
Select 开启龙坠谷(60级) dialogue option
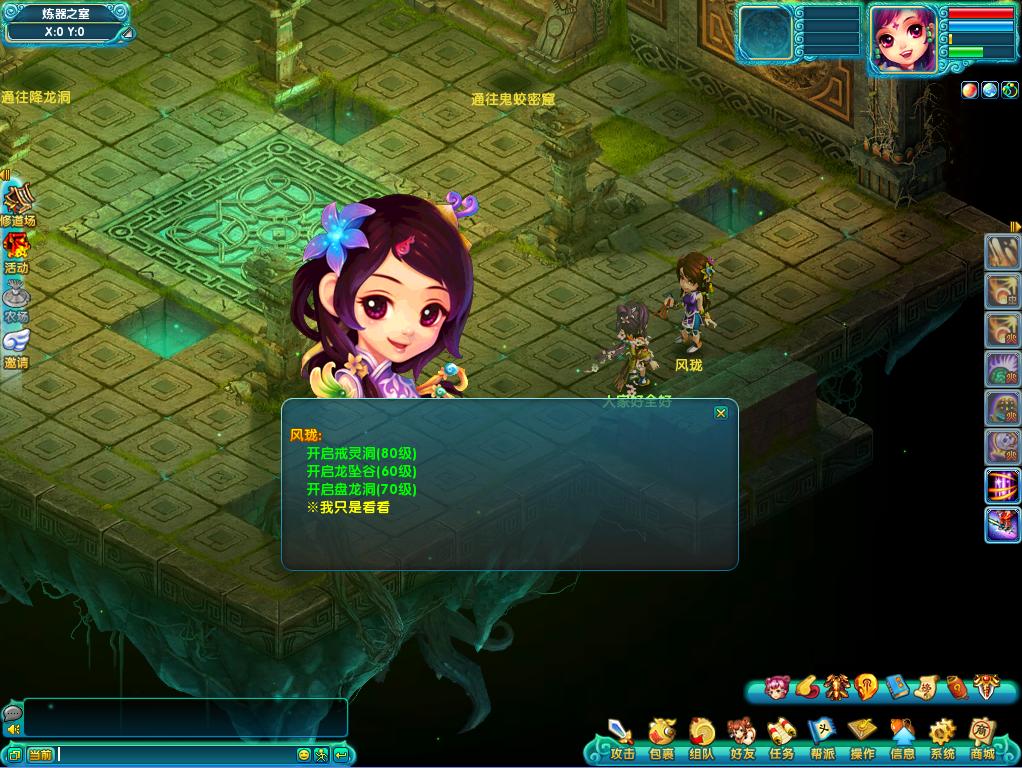coord(361,471)
